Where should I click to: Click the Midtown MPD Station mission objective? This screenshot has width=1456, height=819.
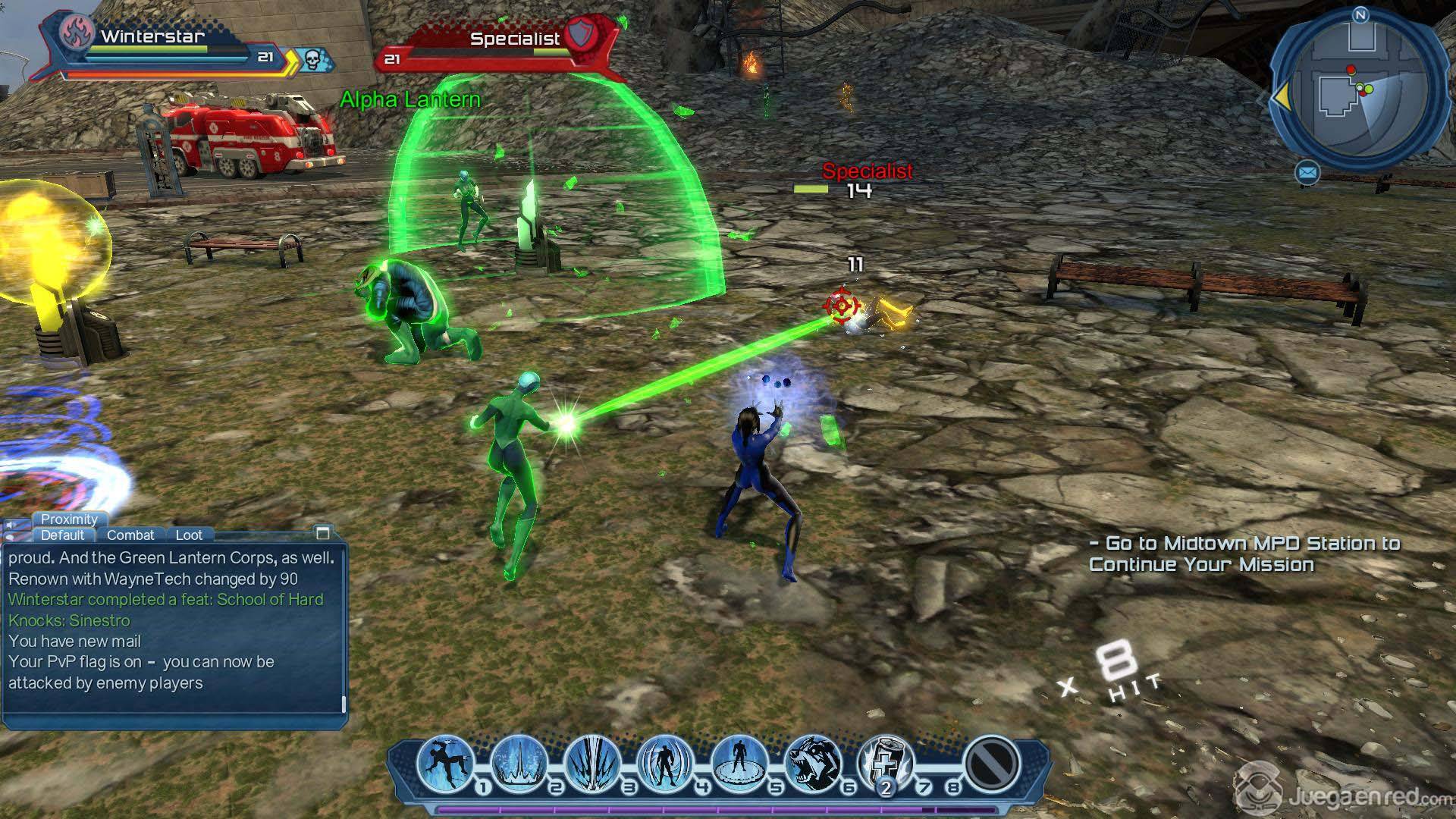coord(1244,554)
